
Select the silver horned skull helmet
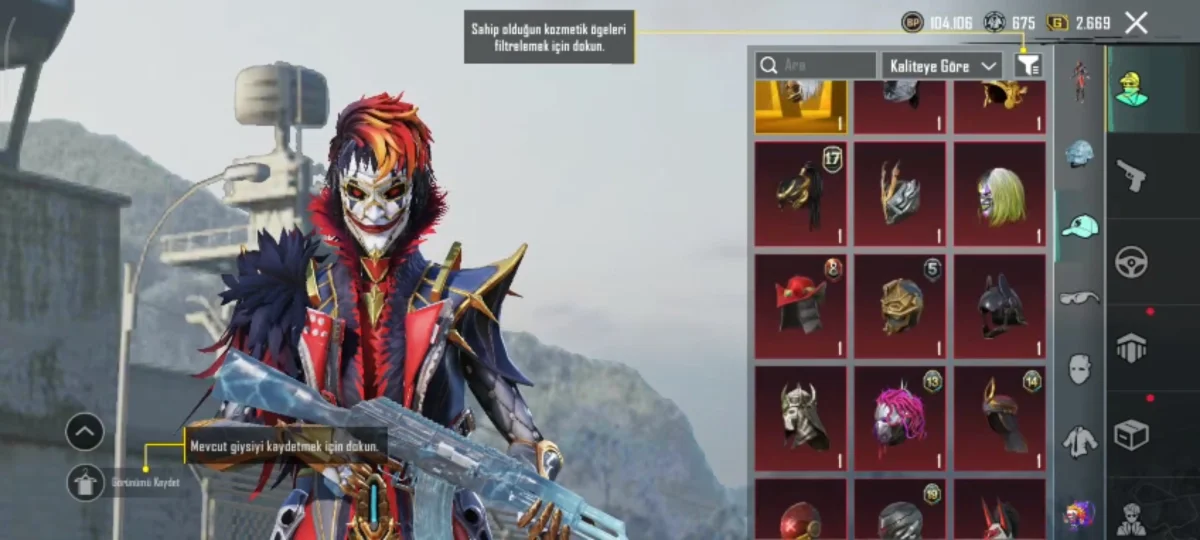click(x=800, y=418)
